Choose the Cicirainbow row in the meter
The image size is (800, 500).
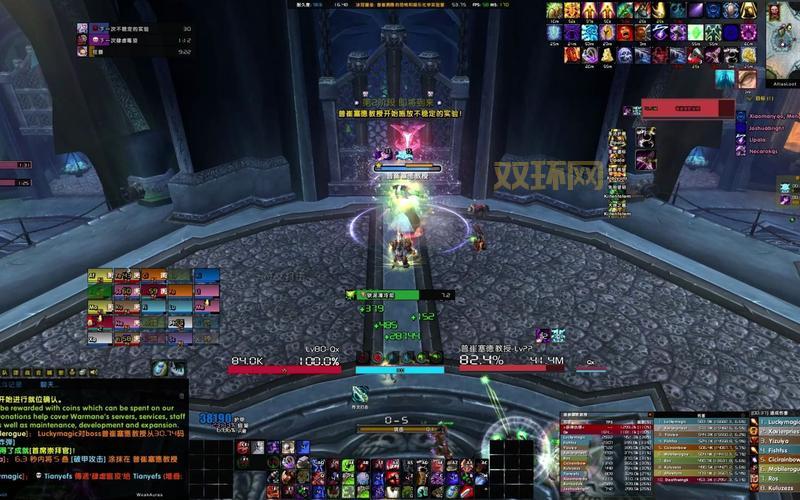[x=779, y=458]
